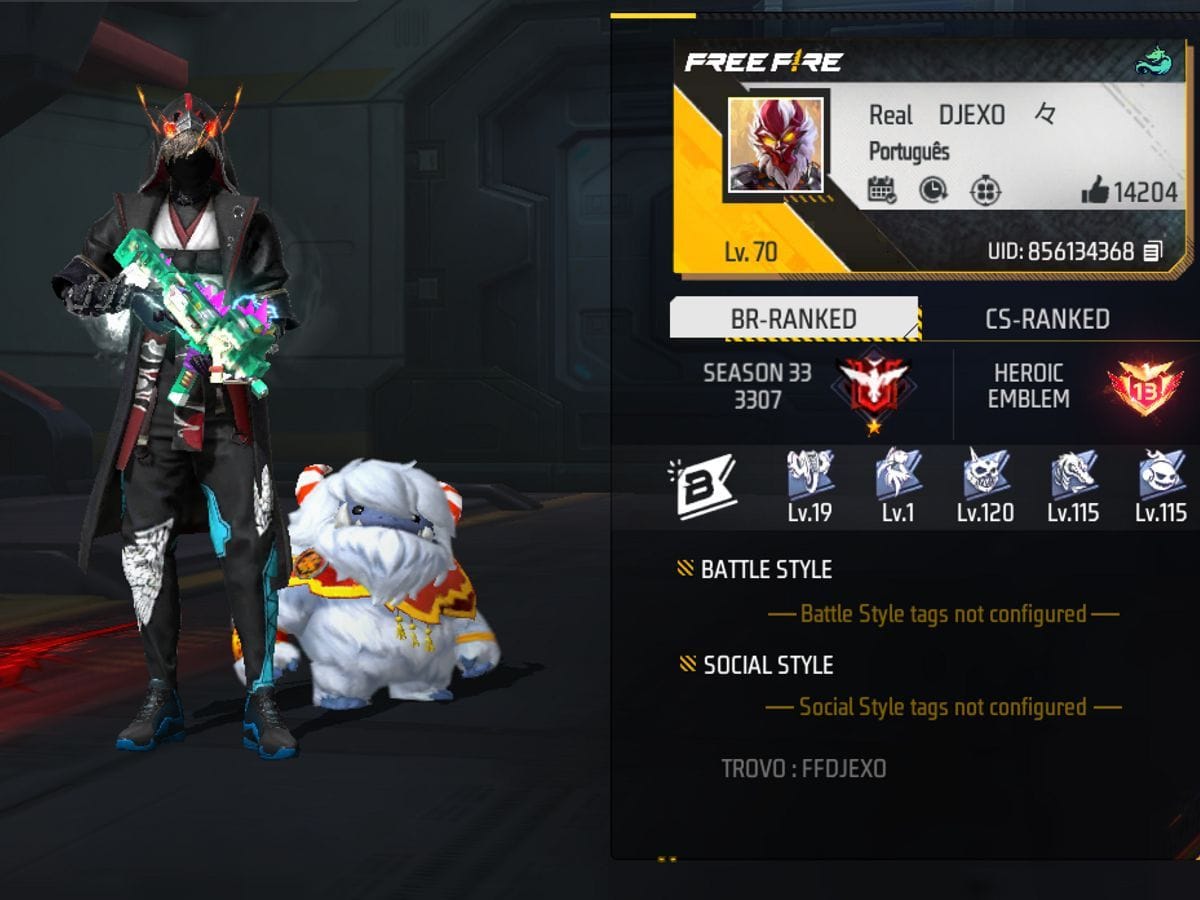Open the crosshair icon on the profile card
This screenshot has height=900, width=1200.
985,190
